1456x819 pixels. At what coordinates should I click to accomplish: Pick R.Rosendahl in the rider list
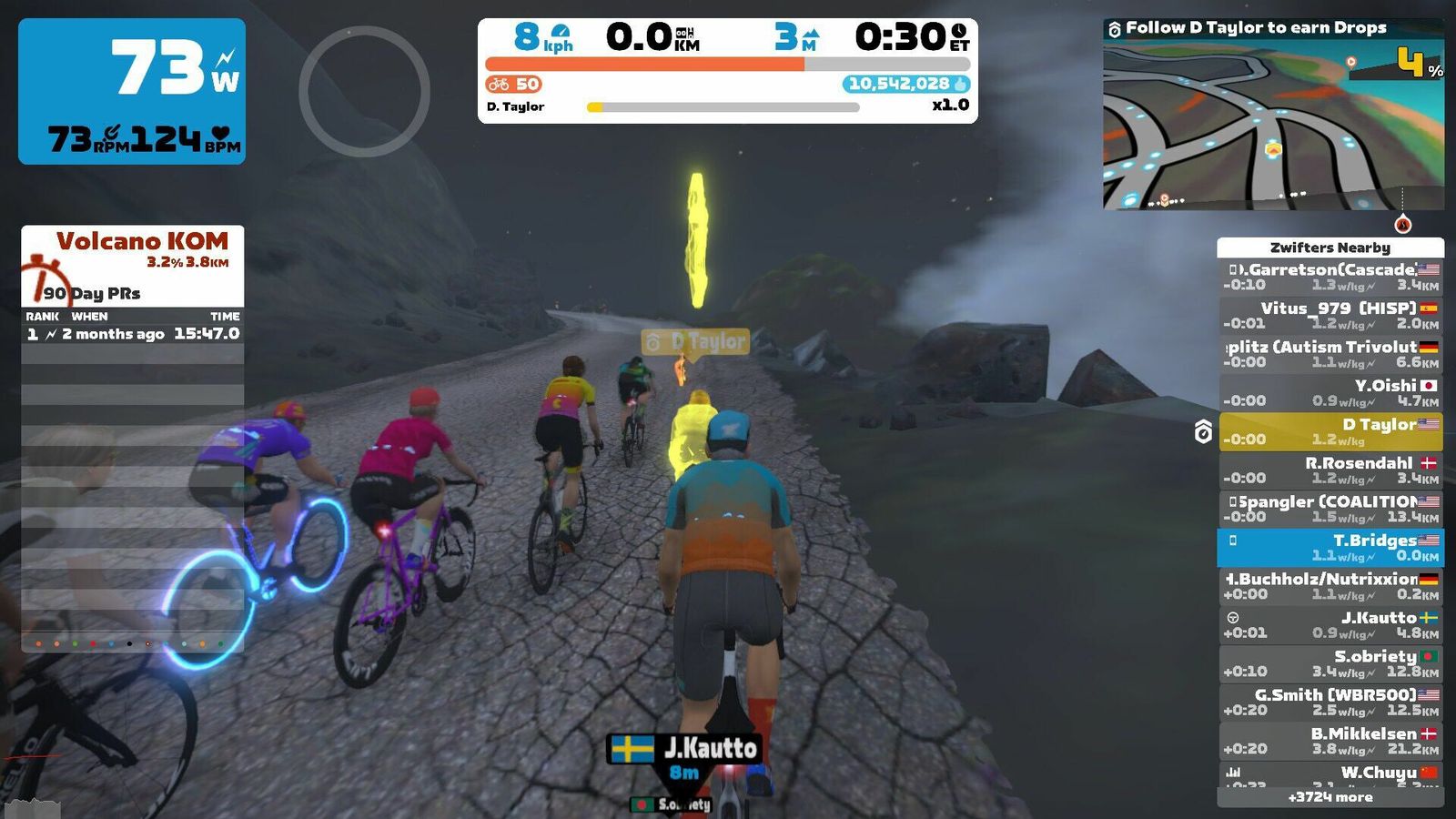coord(1330,470)
